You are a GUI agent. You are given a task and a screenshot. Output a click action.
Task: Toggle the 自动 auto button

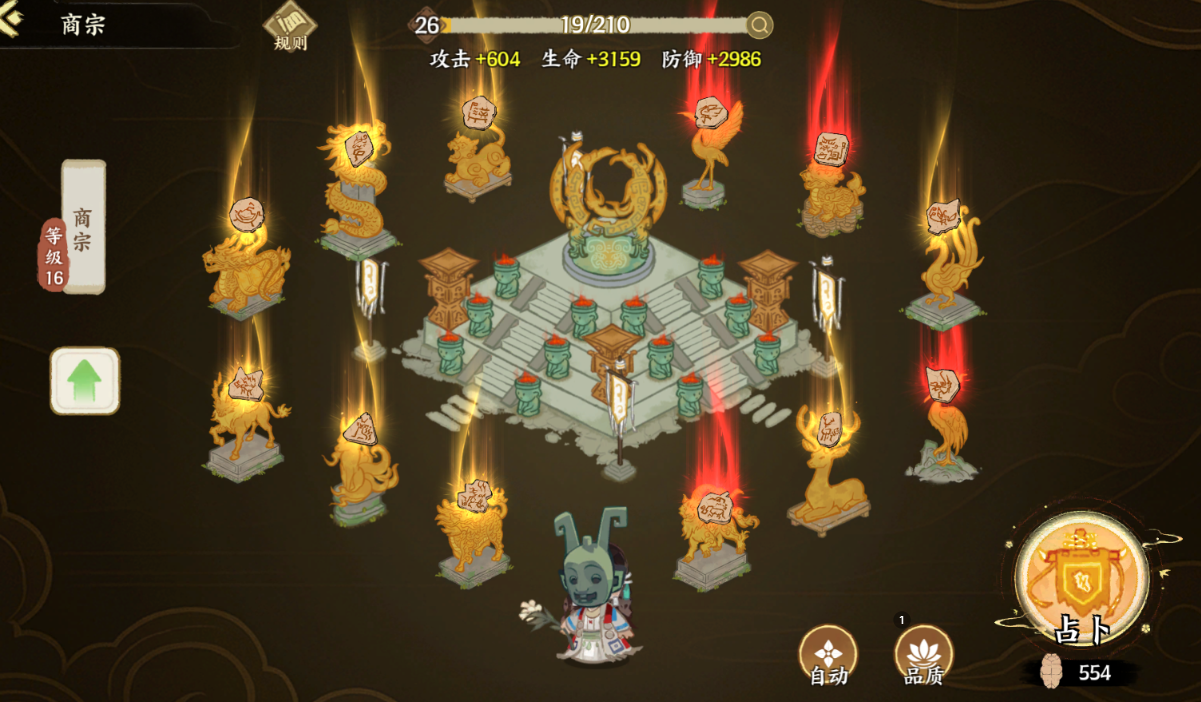[x=828, y=653]
